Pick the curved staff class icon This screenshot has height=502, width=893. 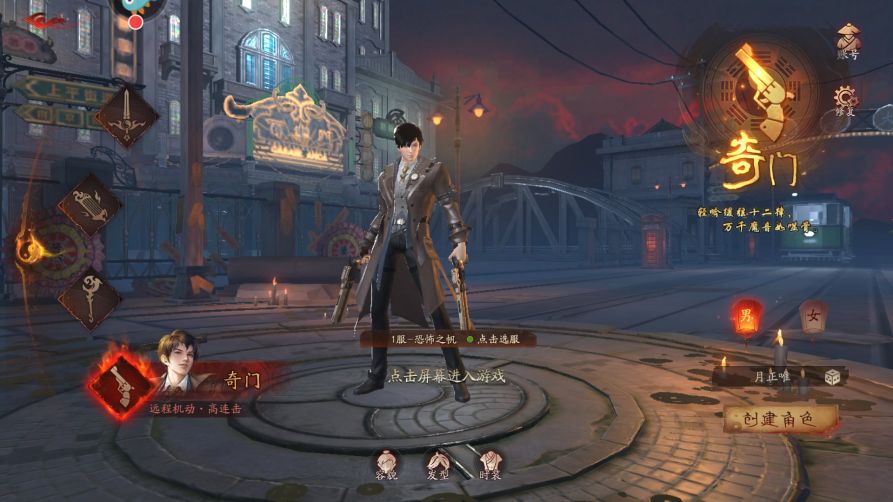(x=89, y=298)
